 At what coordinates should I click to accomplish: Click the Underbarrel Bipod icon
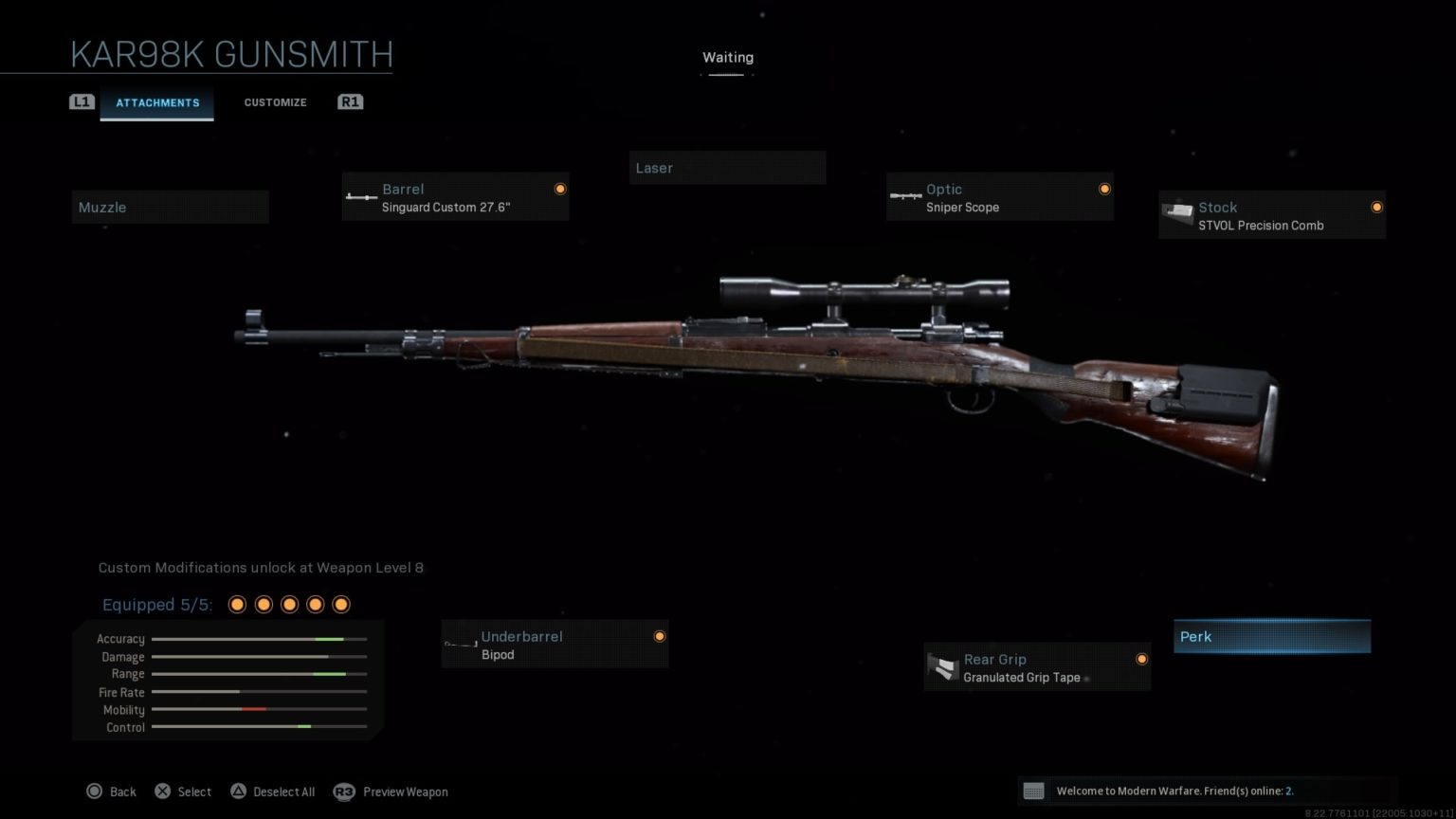click(x=462, y=644)
